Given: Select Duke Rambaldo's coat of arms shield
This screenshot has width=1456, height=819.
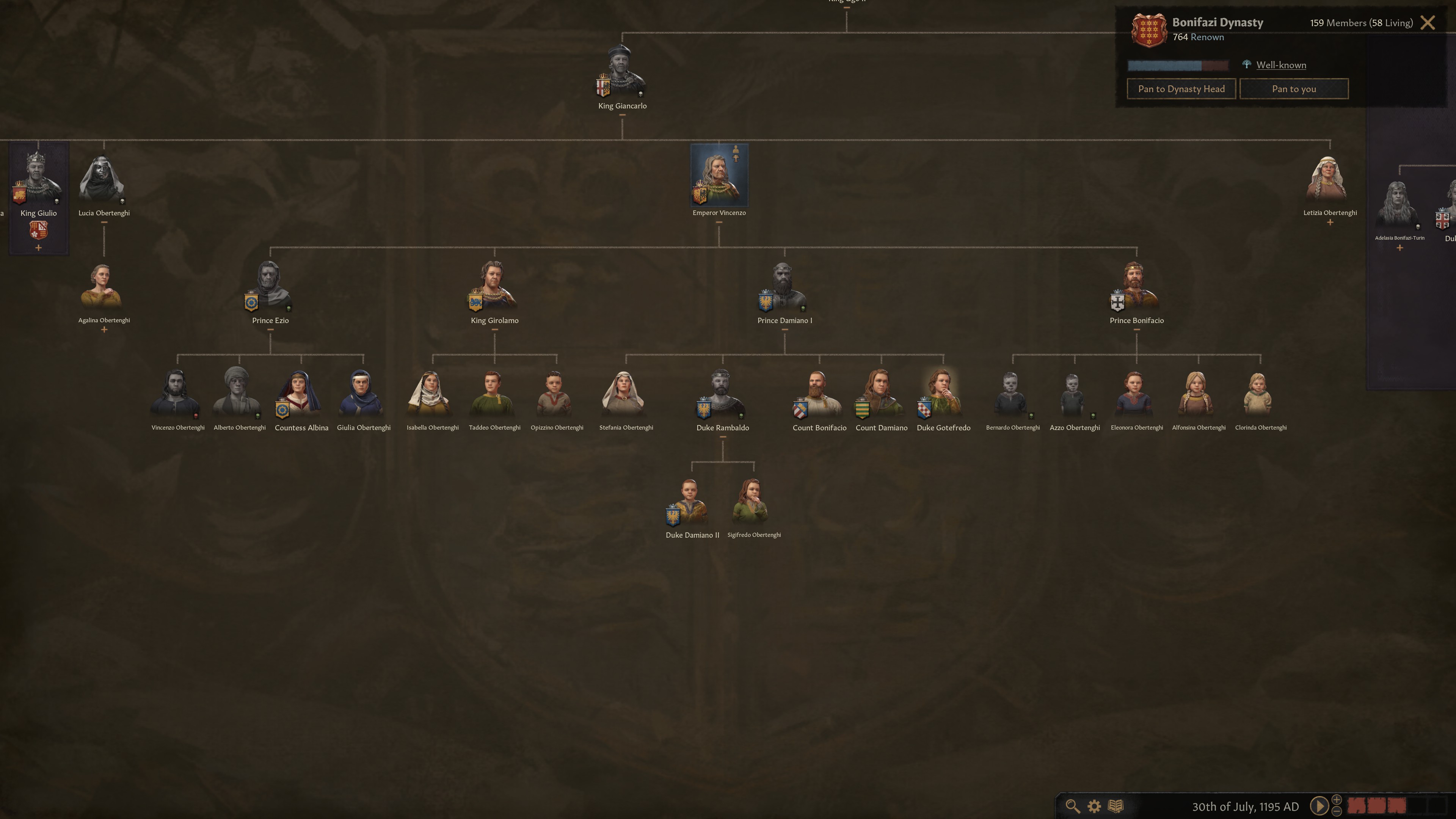Looking at the screenshot, I should [704, 410].
